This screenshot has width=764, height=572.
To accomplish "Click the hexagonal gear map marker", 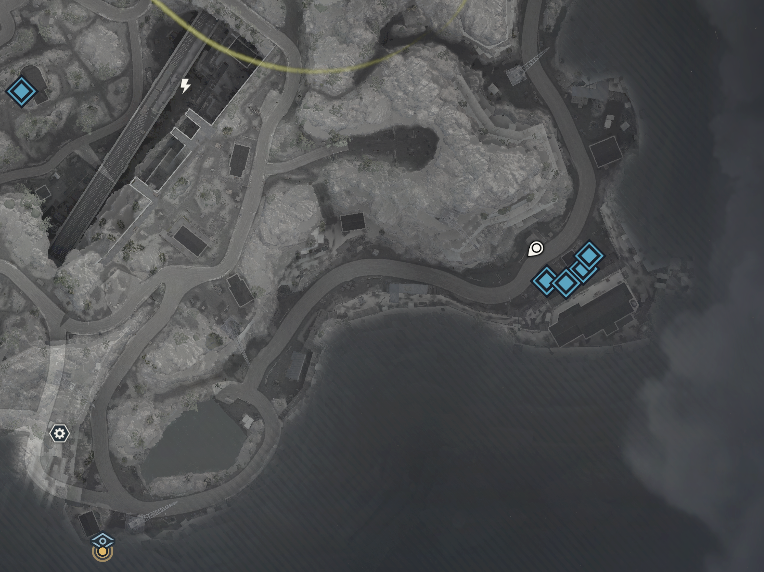I will click(60, 433).
